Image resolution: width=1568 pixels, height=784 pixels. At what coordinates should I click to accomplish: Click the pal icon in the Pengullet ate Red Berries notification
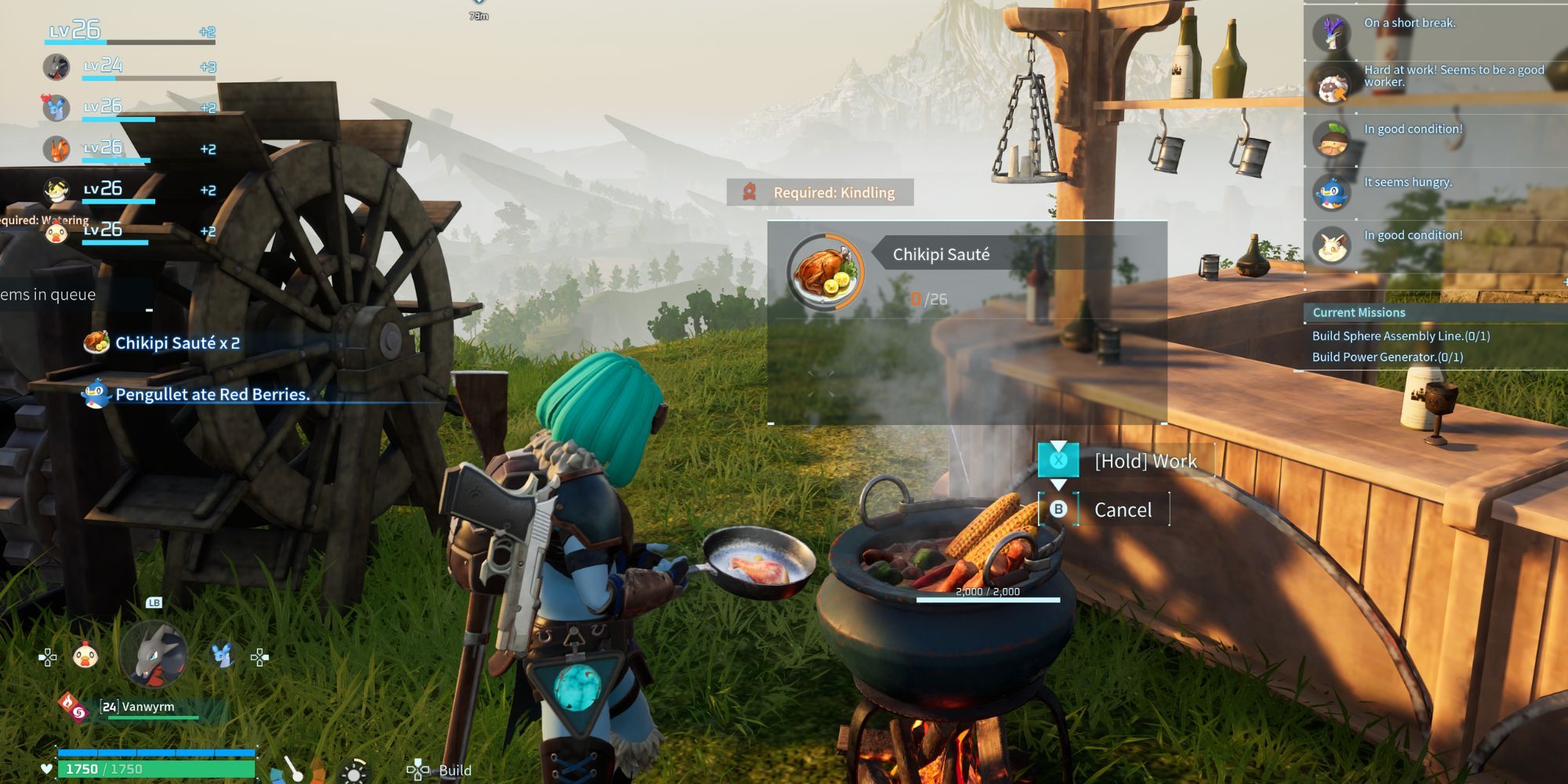click(x=94, y=396)
